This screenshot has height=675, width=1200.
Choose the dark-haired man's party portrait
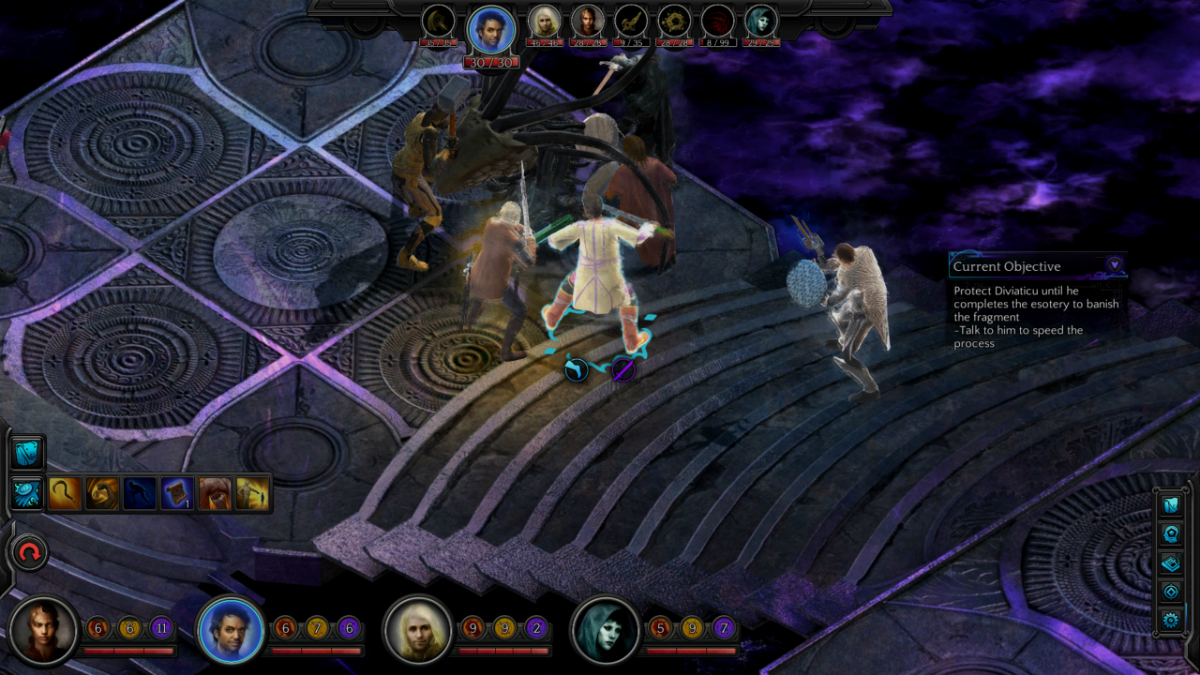pyautogui.click(x=231, y=630)
